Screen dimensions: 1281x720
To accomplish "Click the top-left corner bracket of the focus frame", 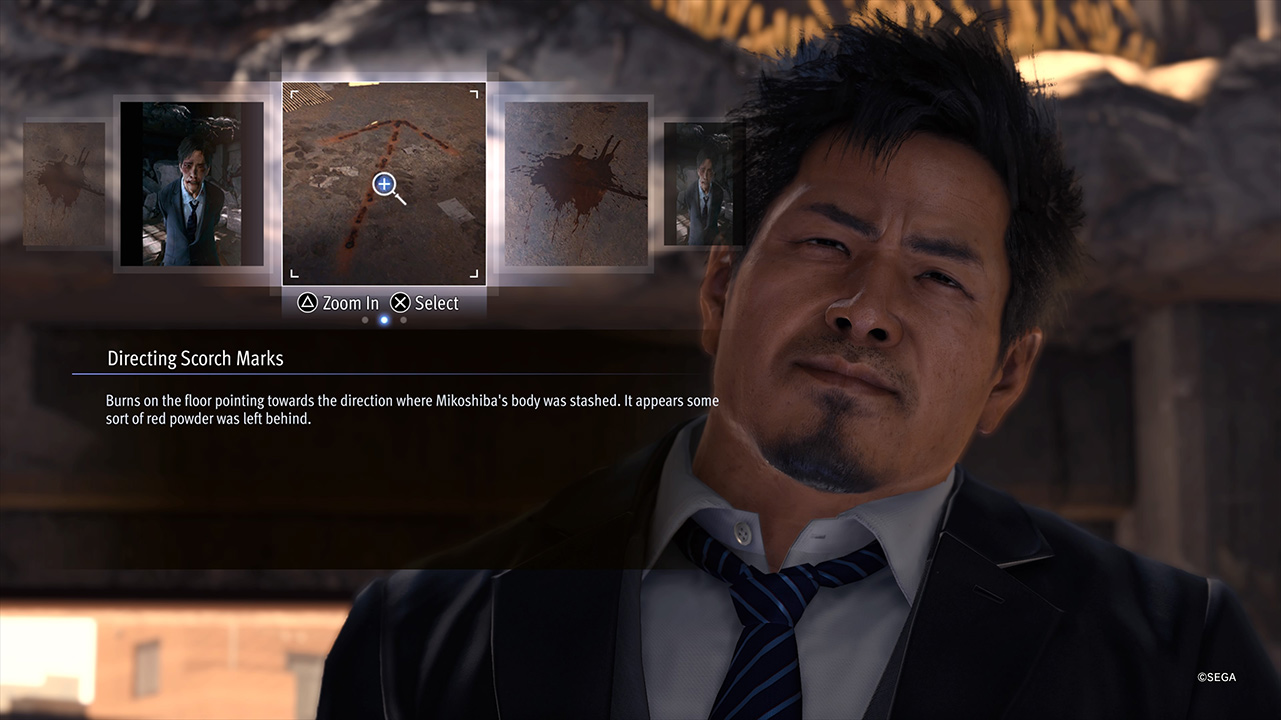I will (296, 95).
